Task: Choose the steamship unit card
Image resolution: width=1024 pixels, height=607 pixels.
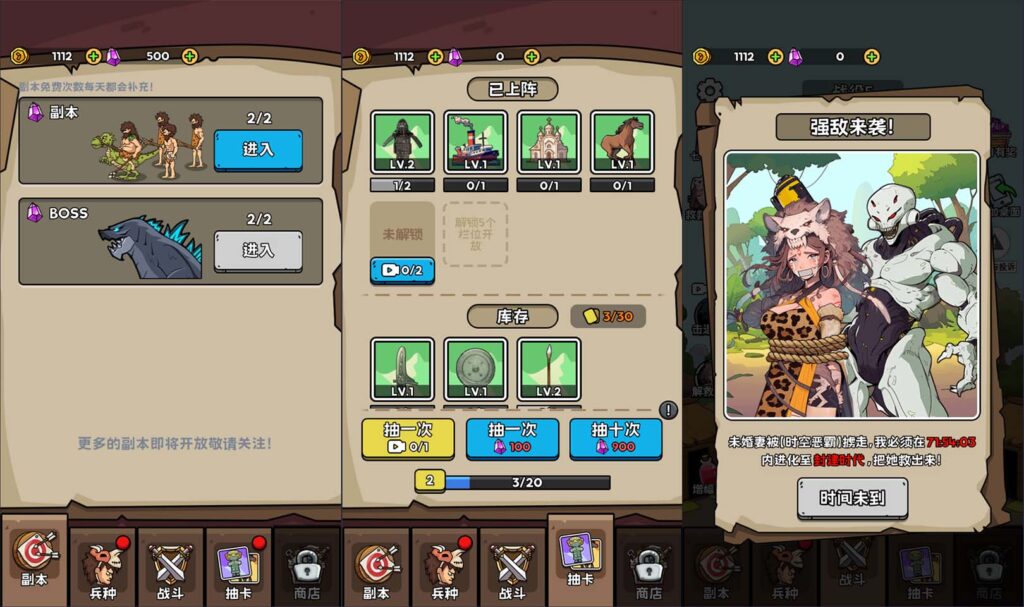Action: (475, 142)
